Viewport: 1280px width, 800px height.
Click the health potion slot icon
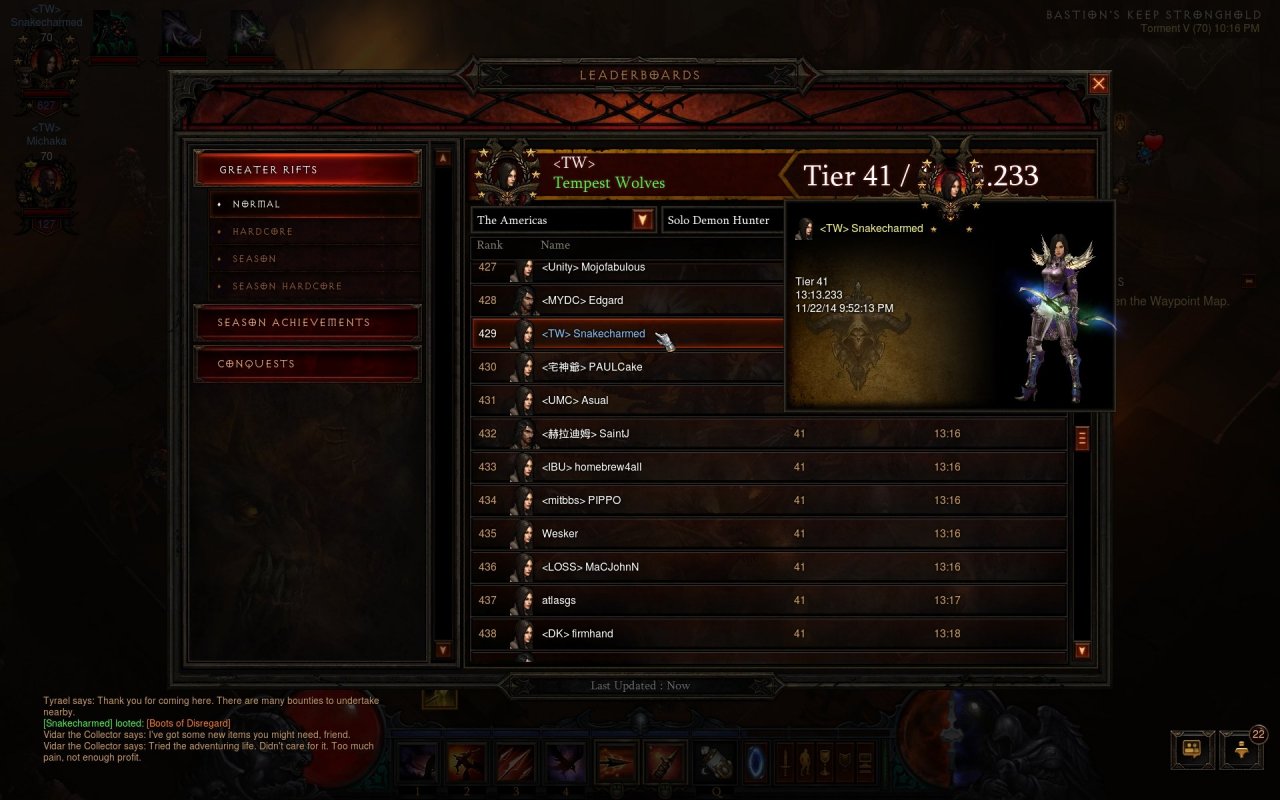coord(714,765)
